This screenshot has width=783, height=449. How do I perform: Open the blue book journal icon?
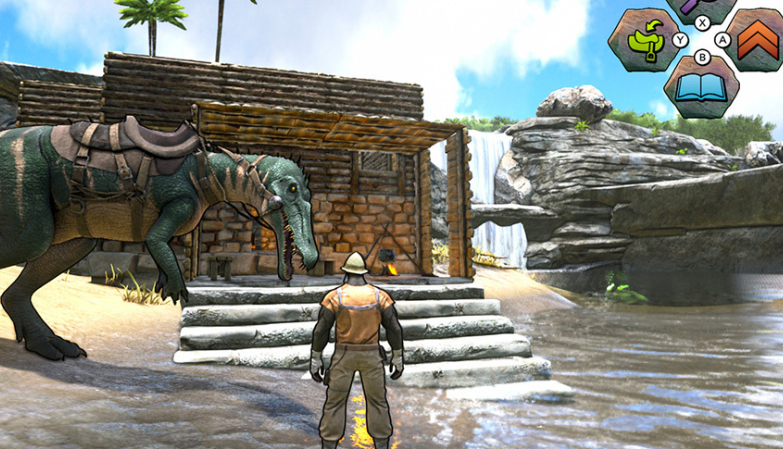tap(701, 87)
